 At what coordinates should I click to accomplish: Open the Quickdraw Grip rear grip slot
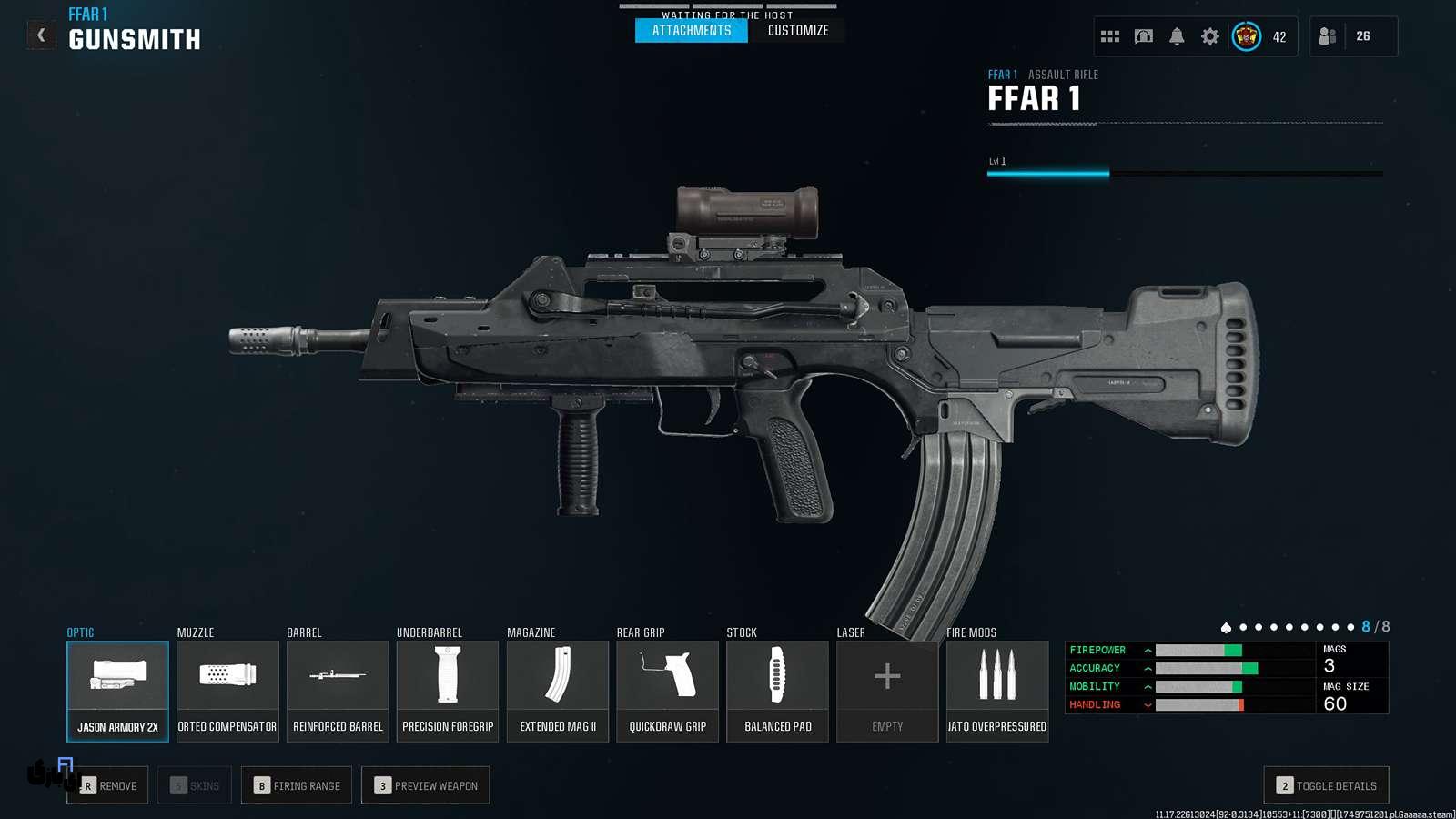coord(668,691)
